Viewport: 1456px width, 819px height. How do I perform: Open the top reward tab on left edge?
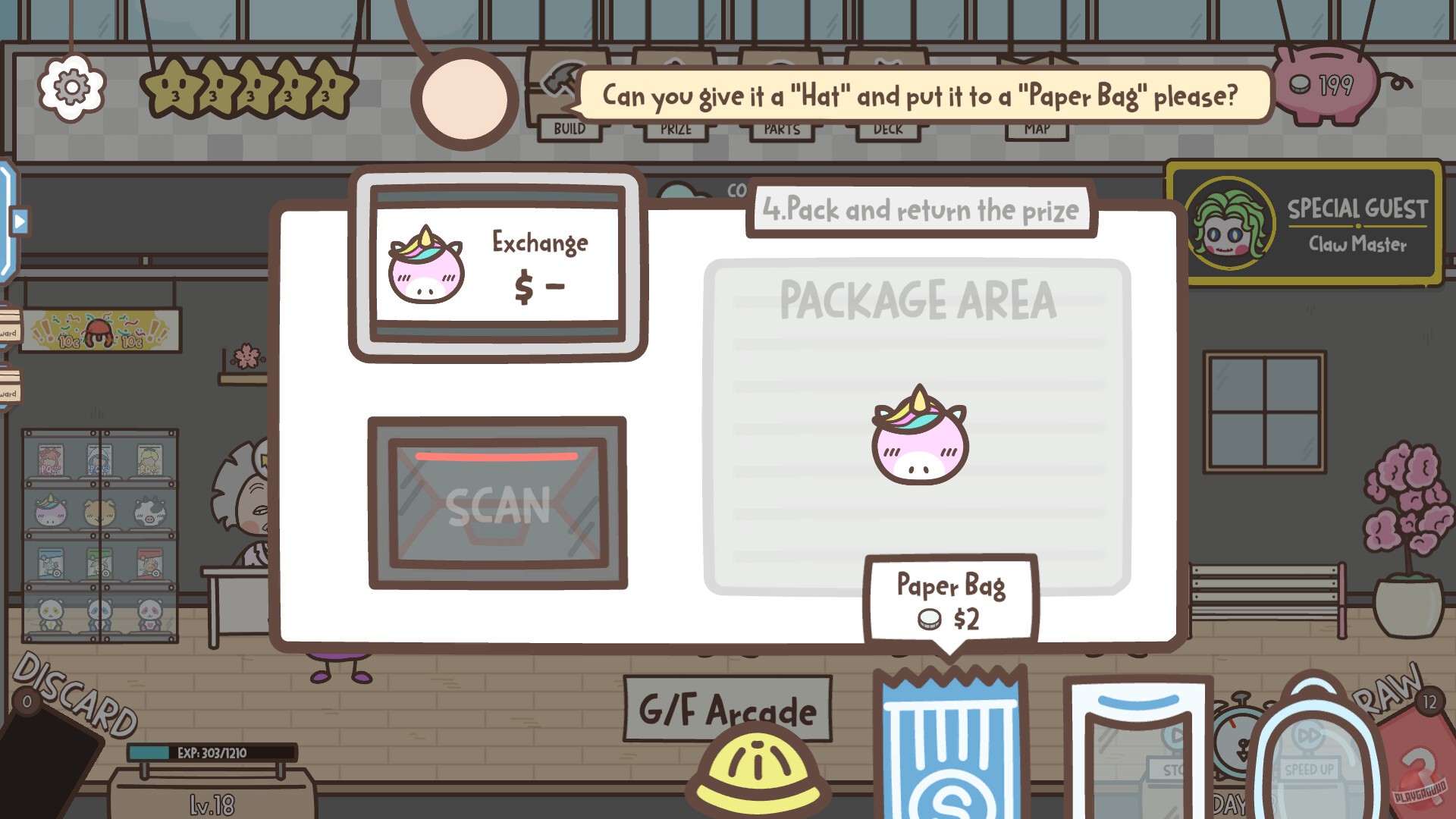coord(9,334)
